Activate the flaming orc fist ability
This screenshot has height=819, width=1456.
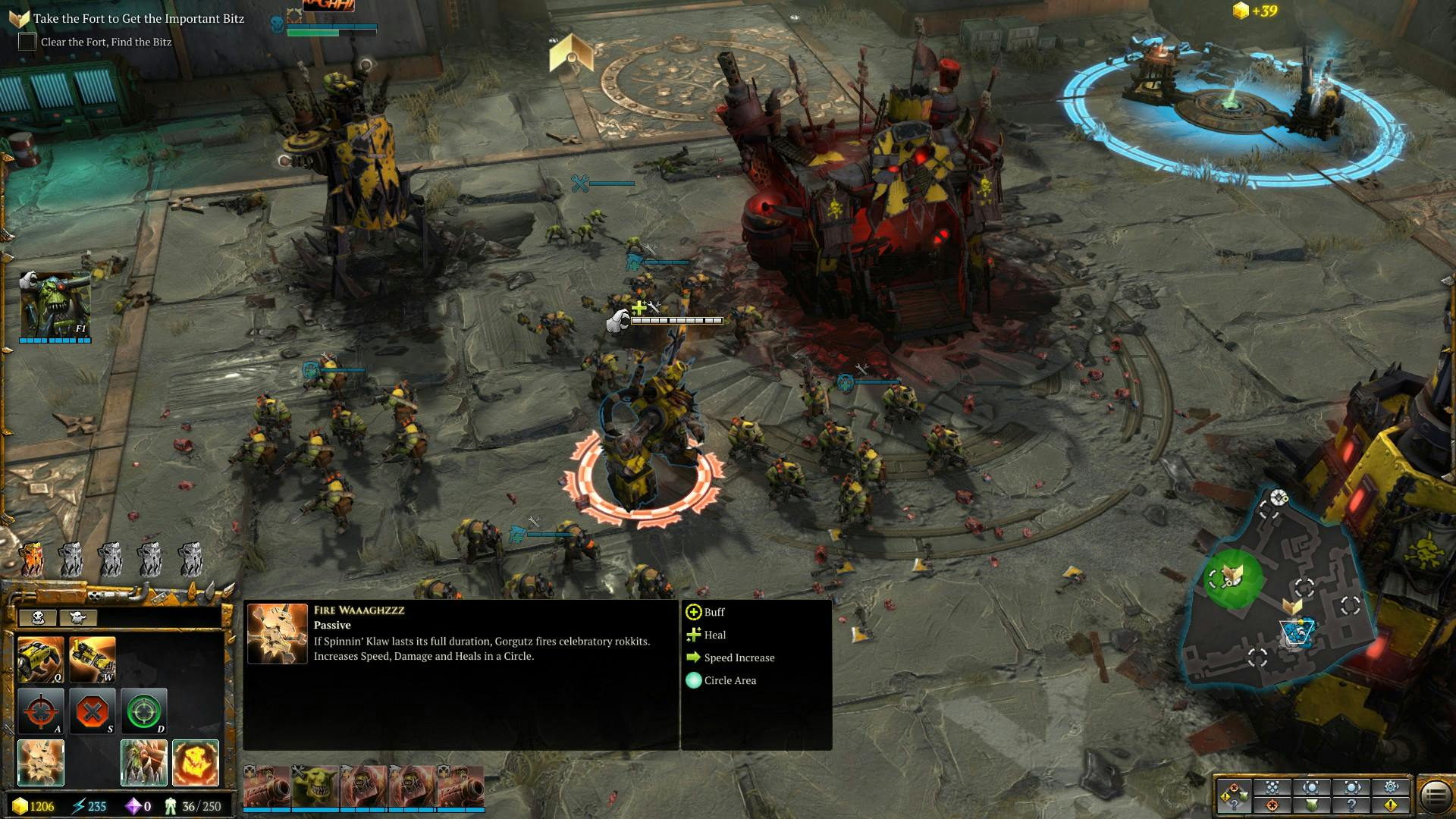(x=195, y=762)
